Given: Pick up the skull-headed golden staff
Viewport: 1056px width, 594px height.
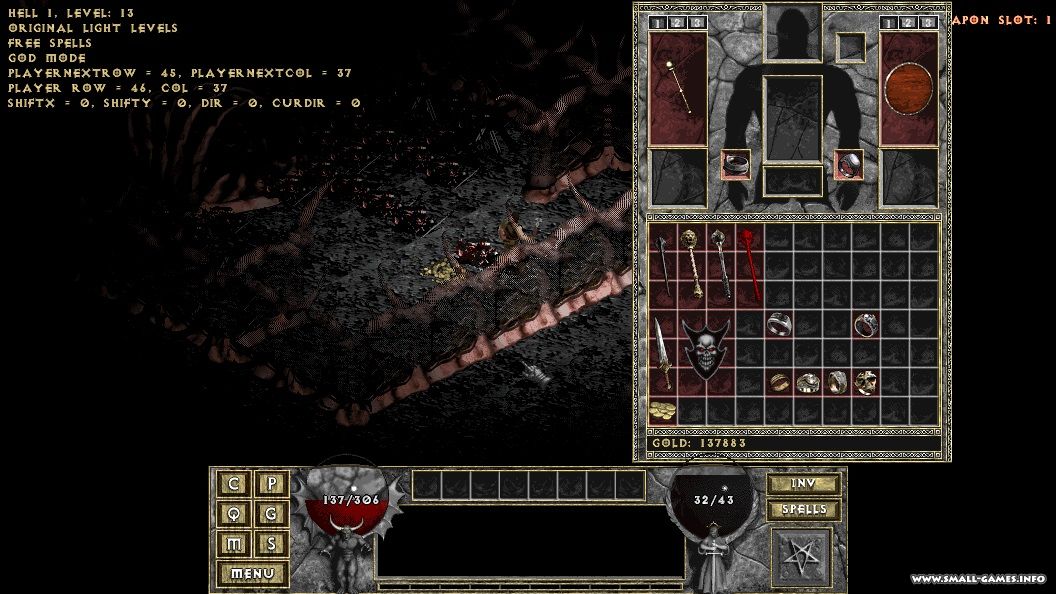Looking at the screenshot, I should pyautogui.click(x=691, y=262).
